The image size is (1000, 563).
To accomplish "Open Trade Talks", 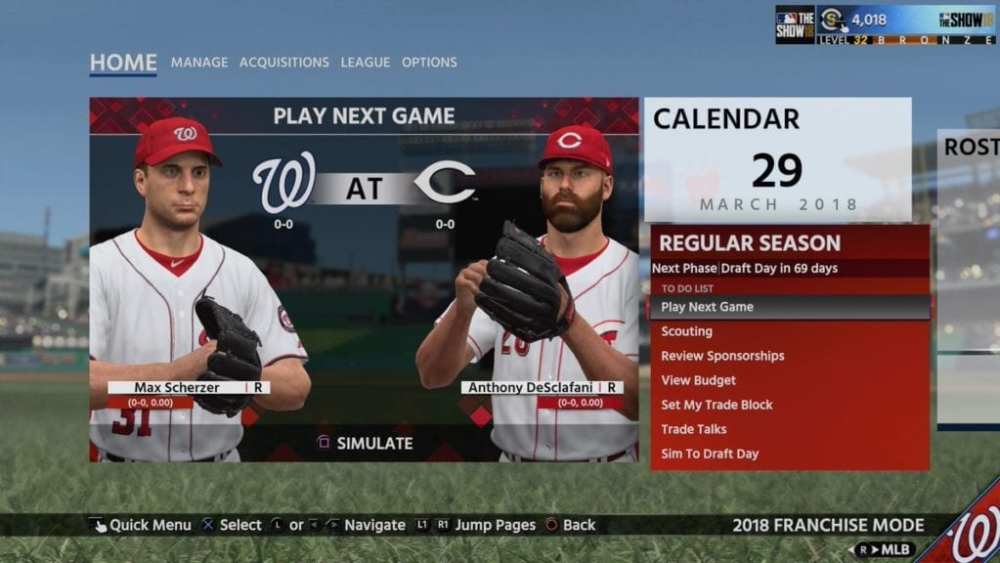I will point(693,429).
